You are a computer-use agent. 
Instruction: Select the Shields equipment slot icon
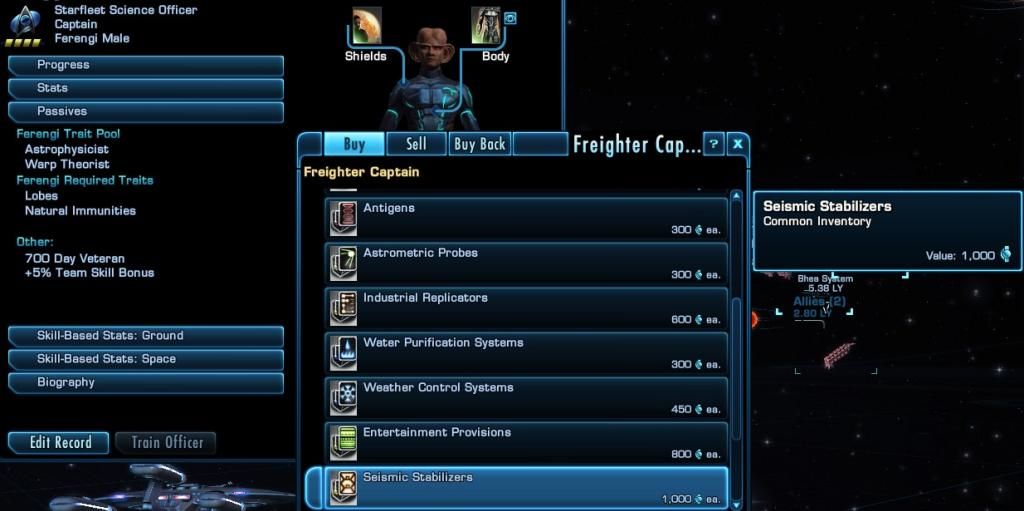point(366,27)
